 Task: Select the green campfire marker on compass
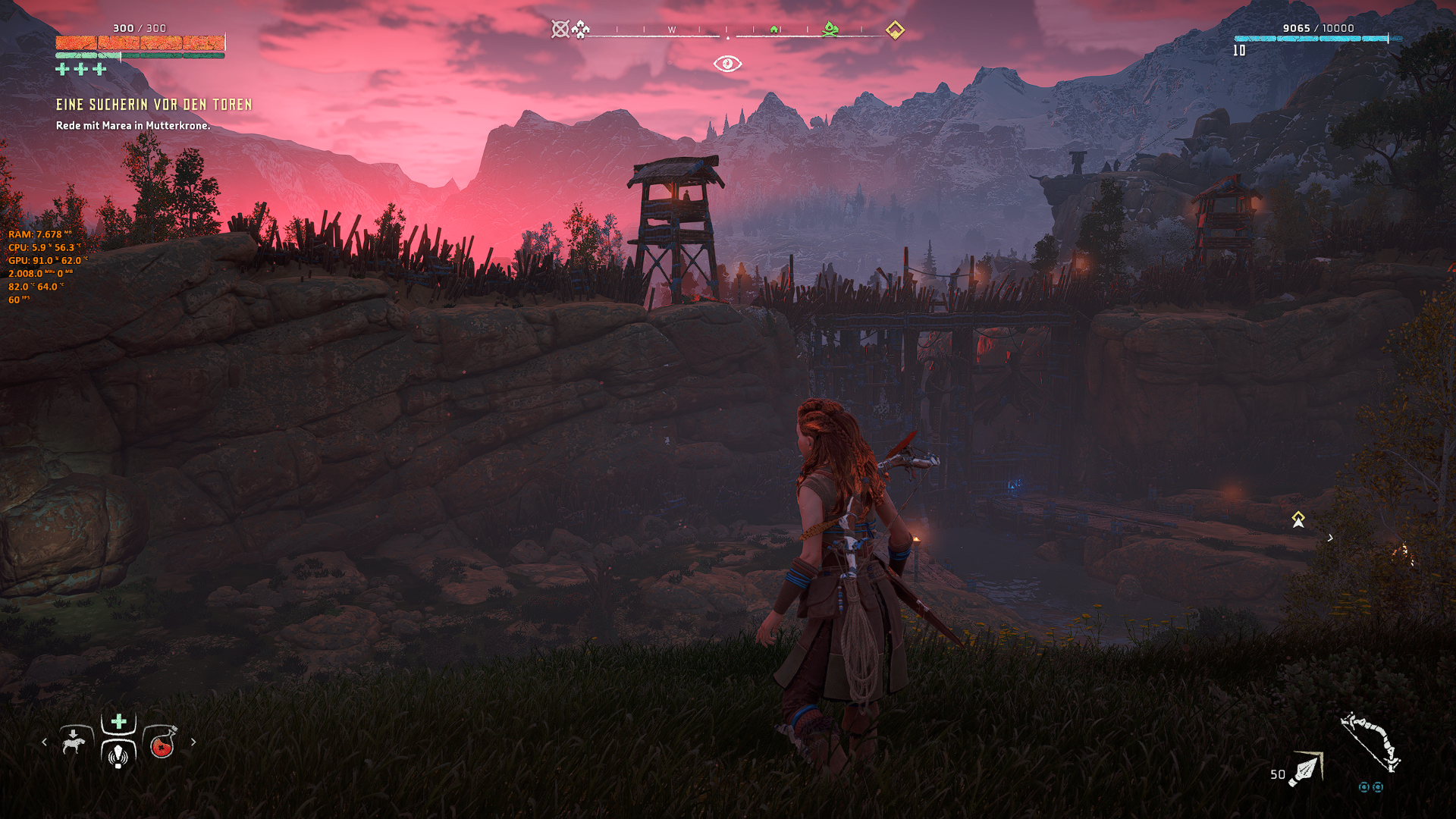[831, 30]
